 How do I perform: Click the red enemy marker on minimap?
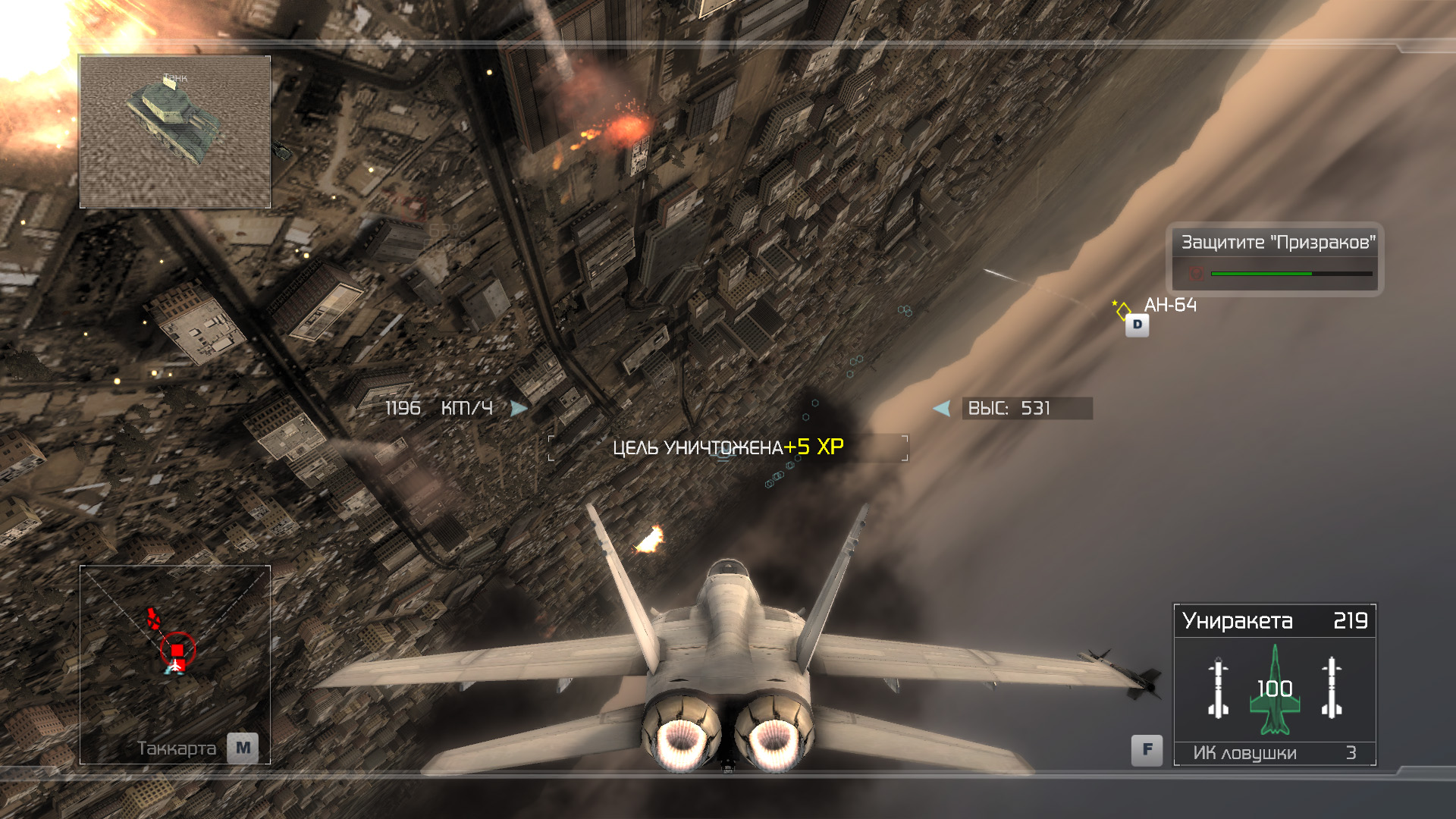[177, 650]
